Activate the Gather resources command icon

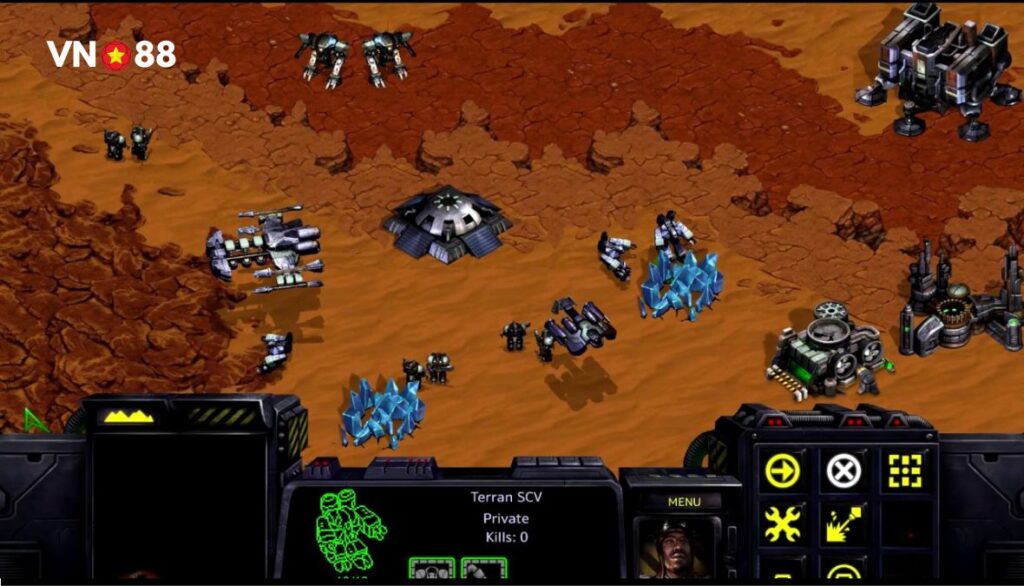click(844, 523)
